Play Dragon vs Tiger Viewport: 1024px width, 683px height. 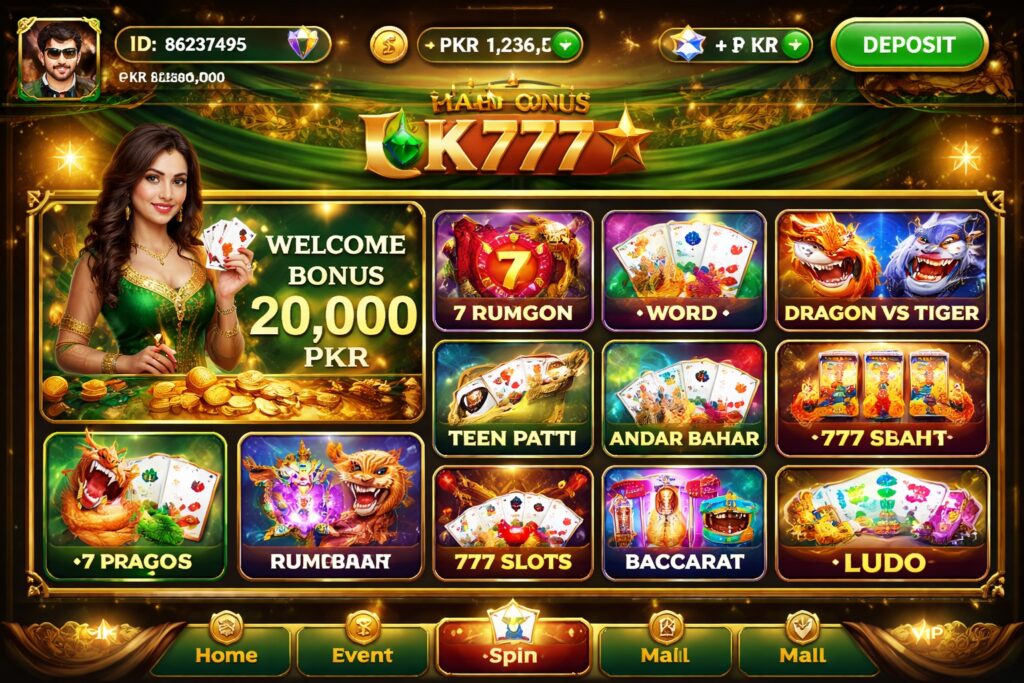[881, 270]
